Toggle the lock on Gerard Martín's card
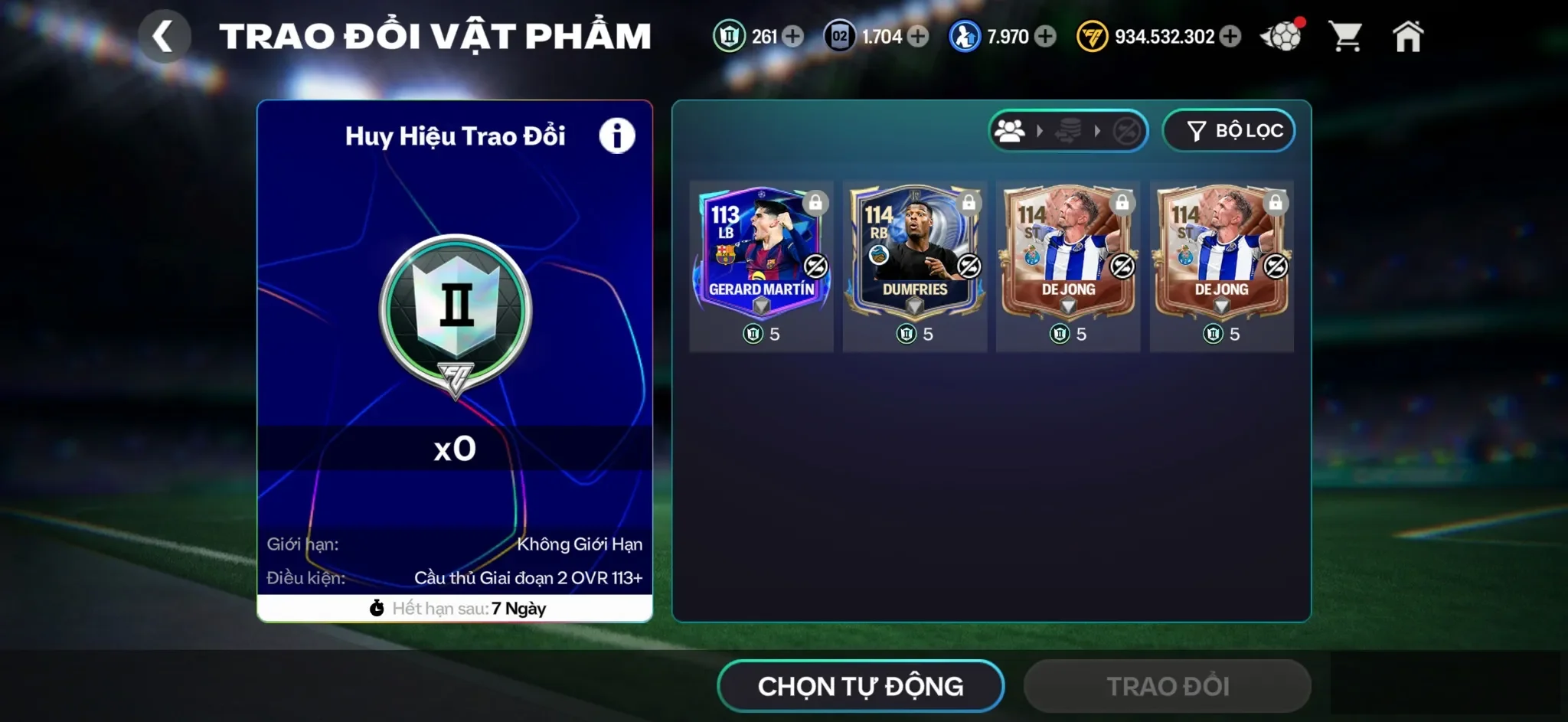The width and height of the screenshot is (1568, 722). tap(815, 202)
